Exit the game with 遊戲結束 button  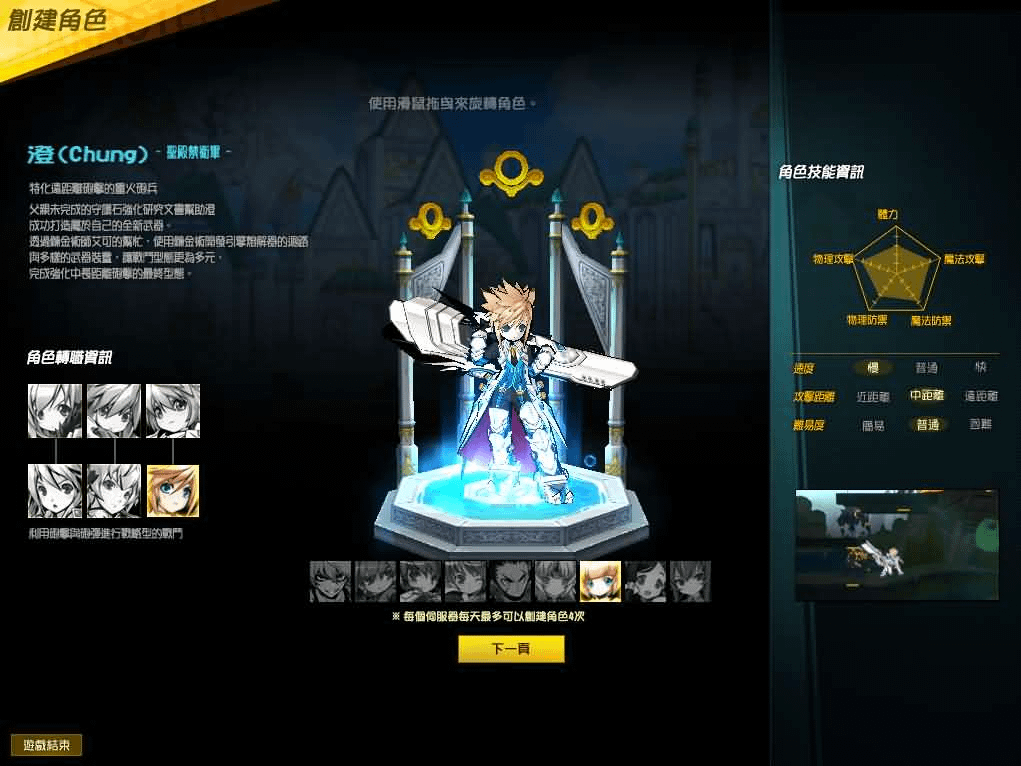[46, 745]
